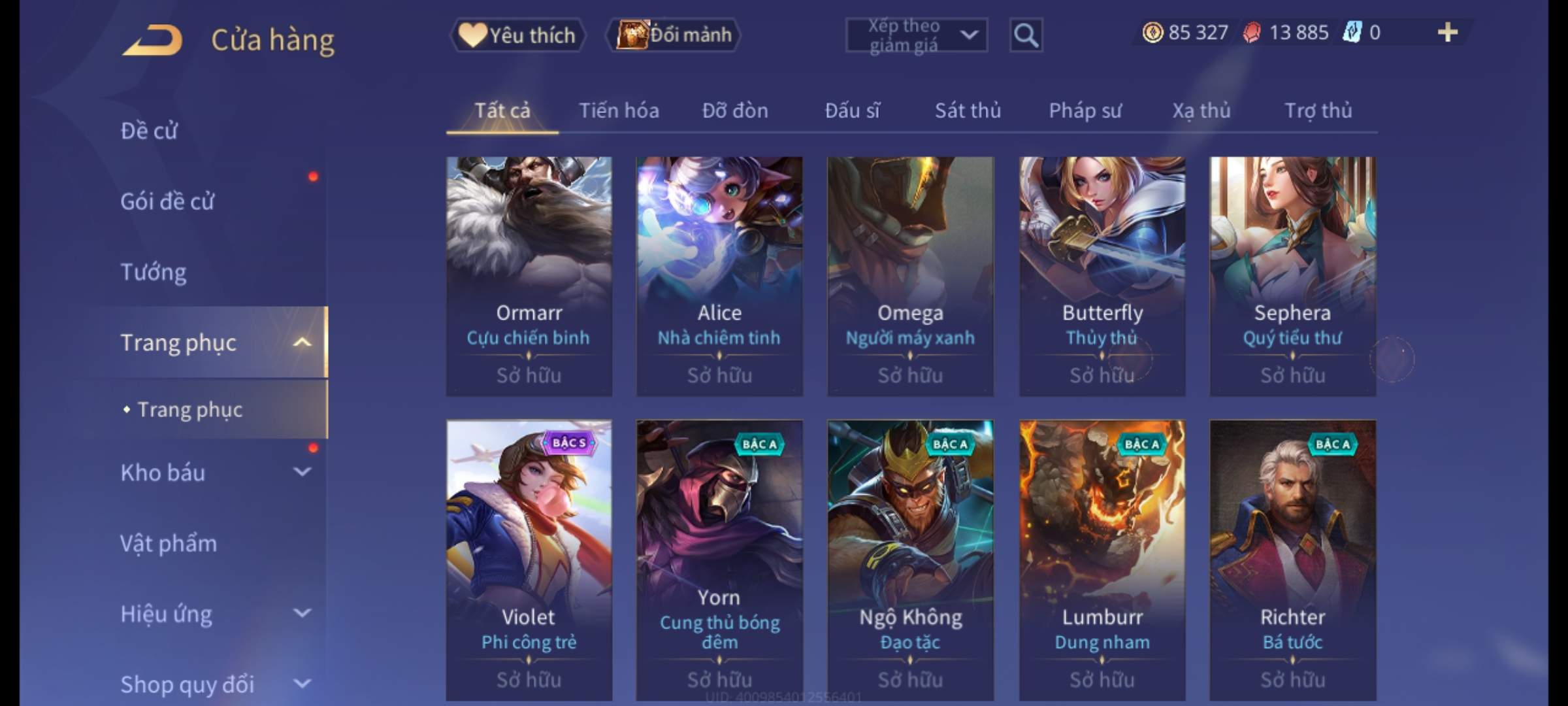Select the Sát thủ category tab
The width and height of the screenshot is (1568, 706).
pyautogui.click(x=968, y=110)
